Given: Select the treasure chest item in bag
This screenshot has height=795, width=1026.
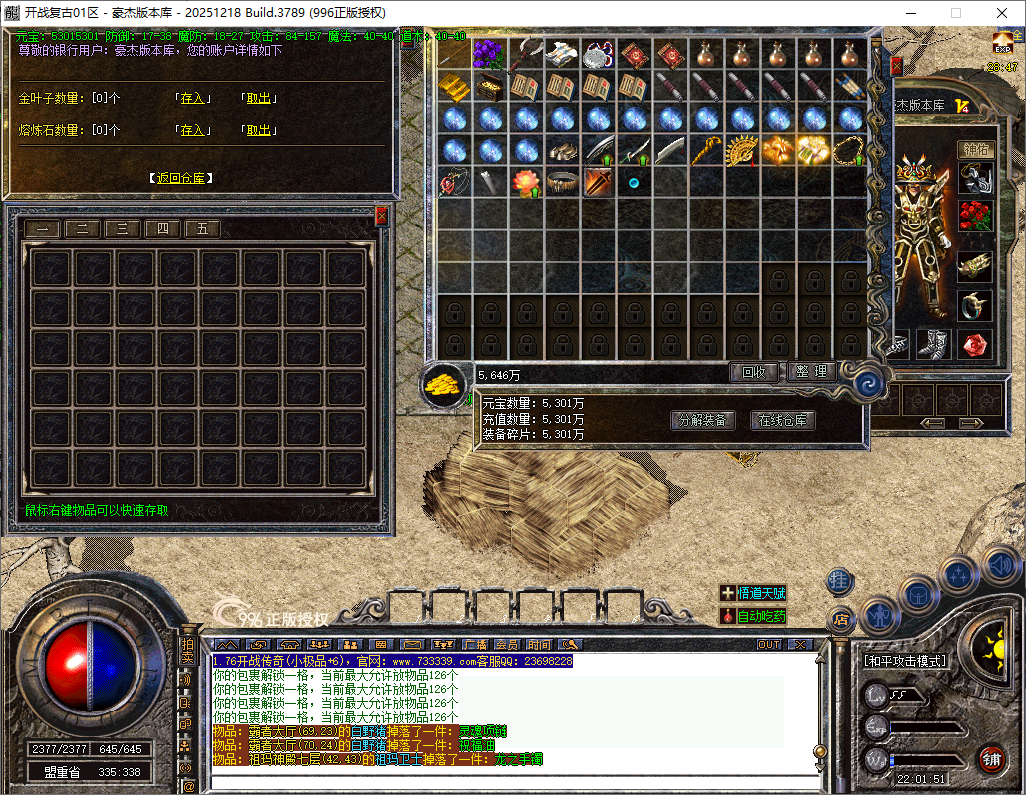Looking at the screenshot, I should pos(489,86).
